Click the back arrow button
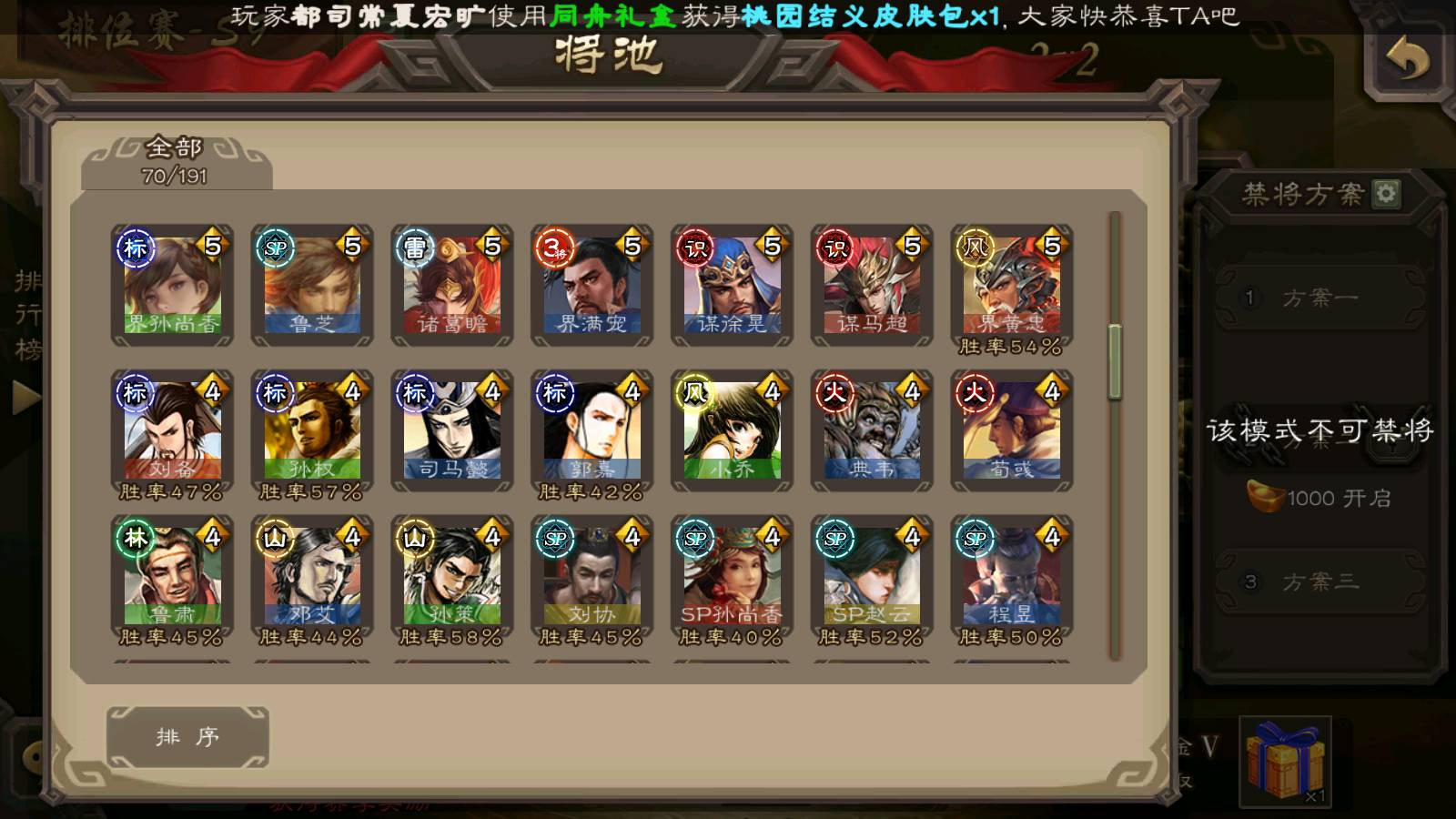 click(x=1407, y=60)
